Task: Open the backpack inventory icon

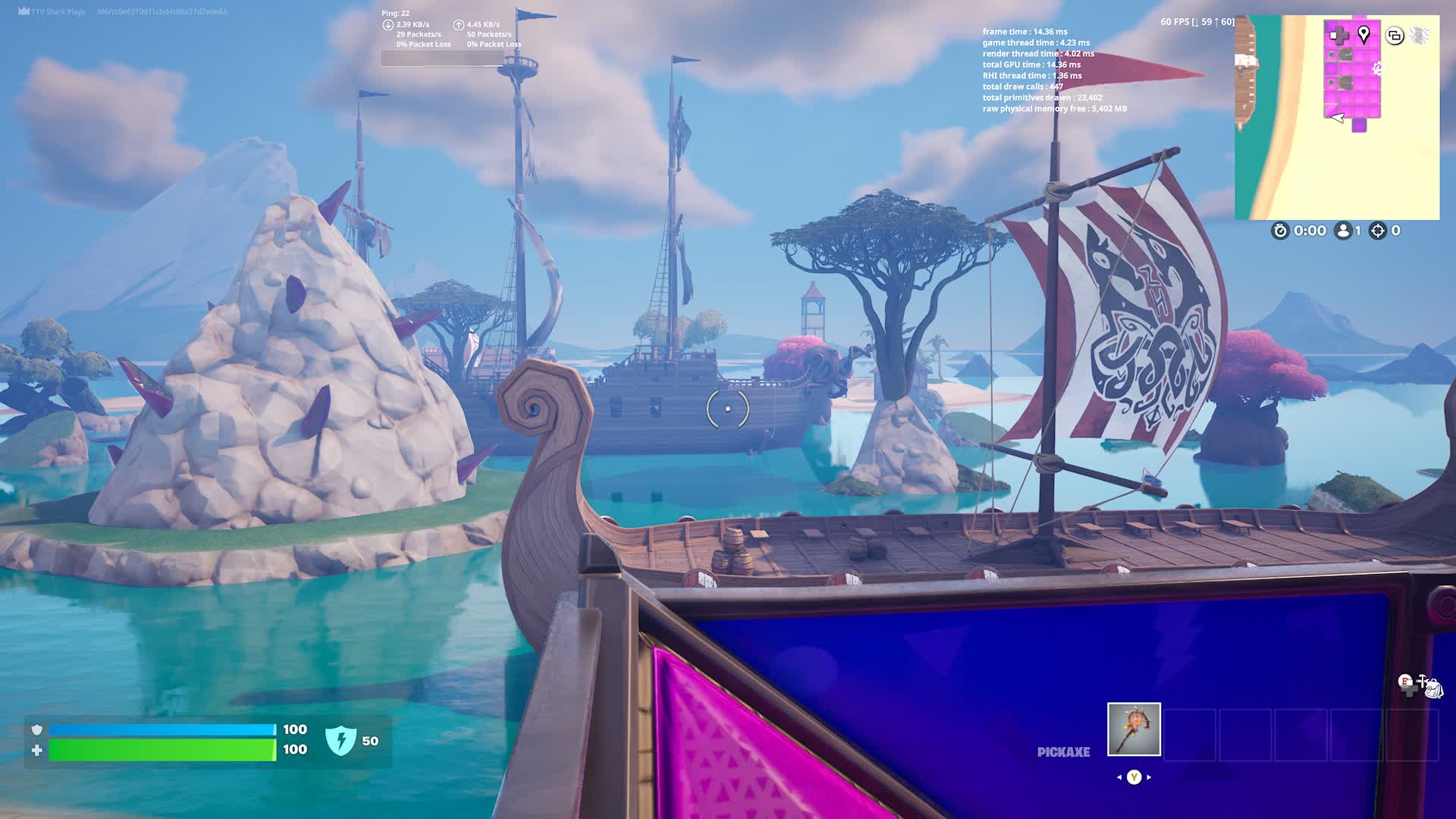Action: [1432, 688]
